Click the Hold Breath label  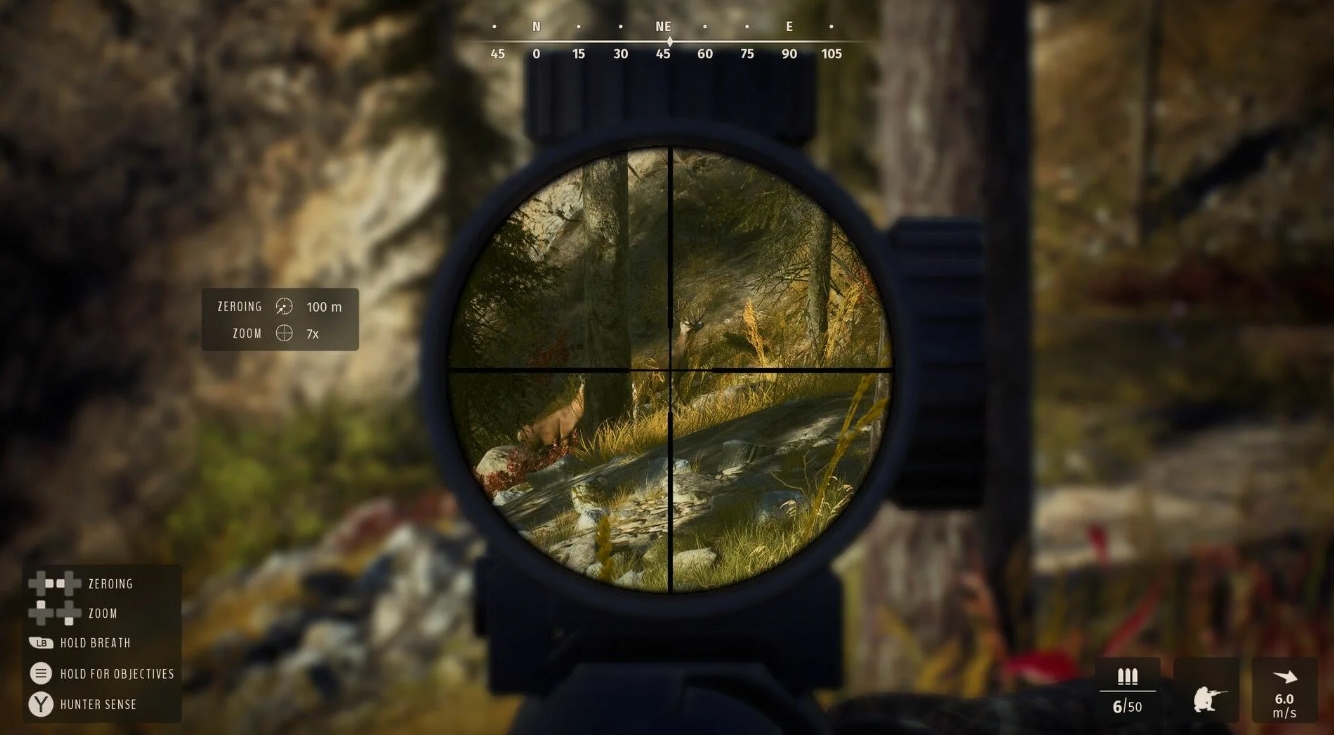tap(96, 643)
